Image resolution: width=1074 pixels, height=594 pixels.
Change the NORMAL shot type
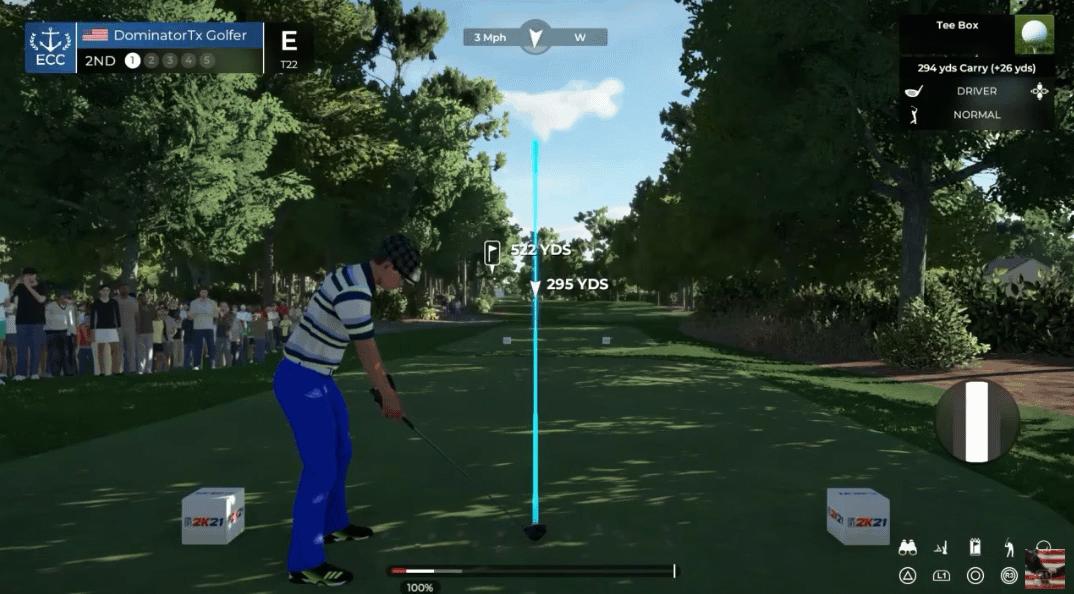(x=975, y=115)
